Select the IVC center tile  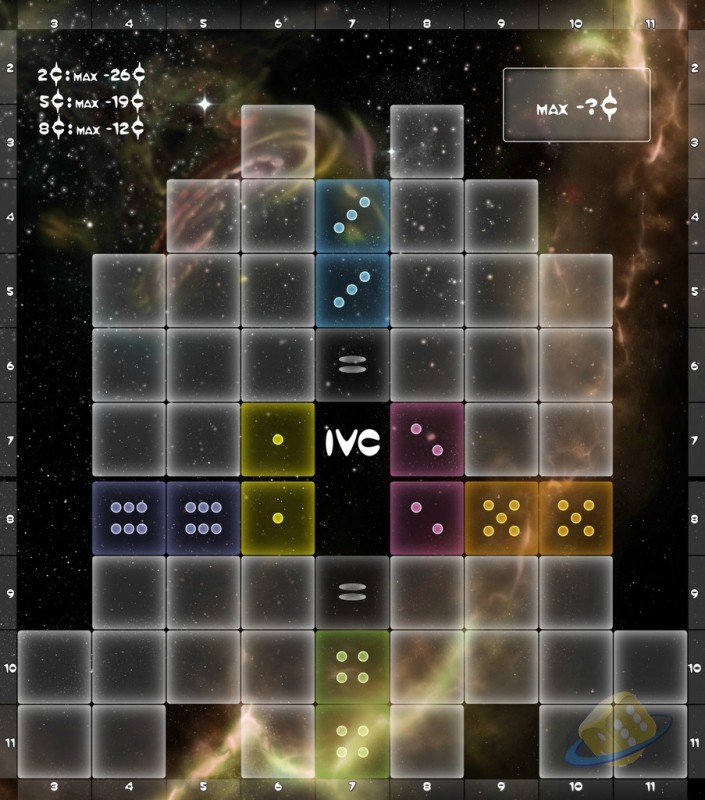point(352,441)
